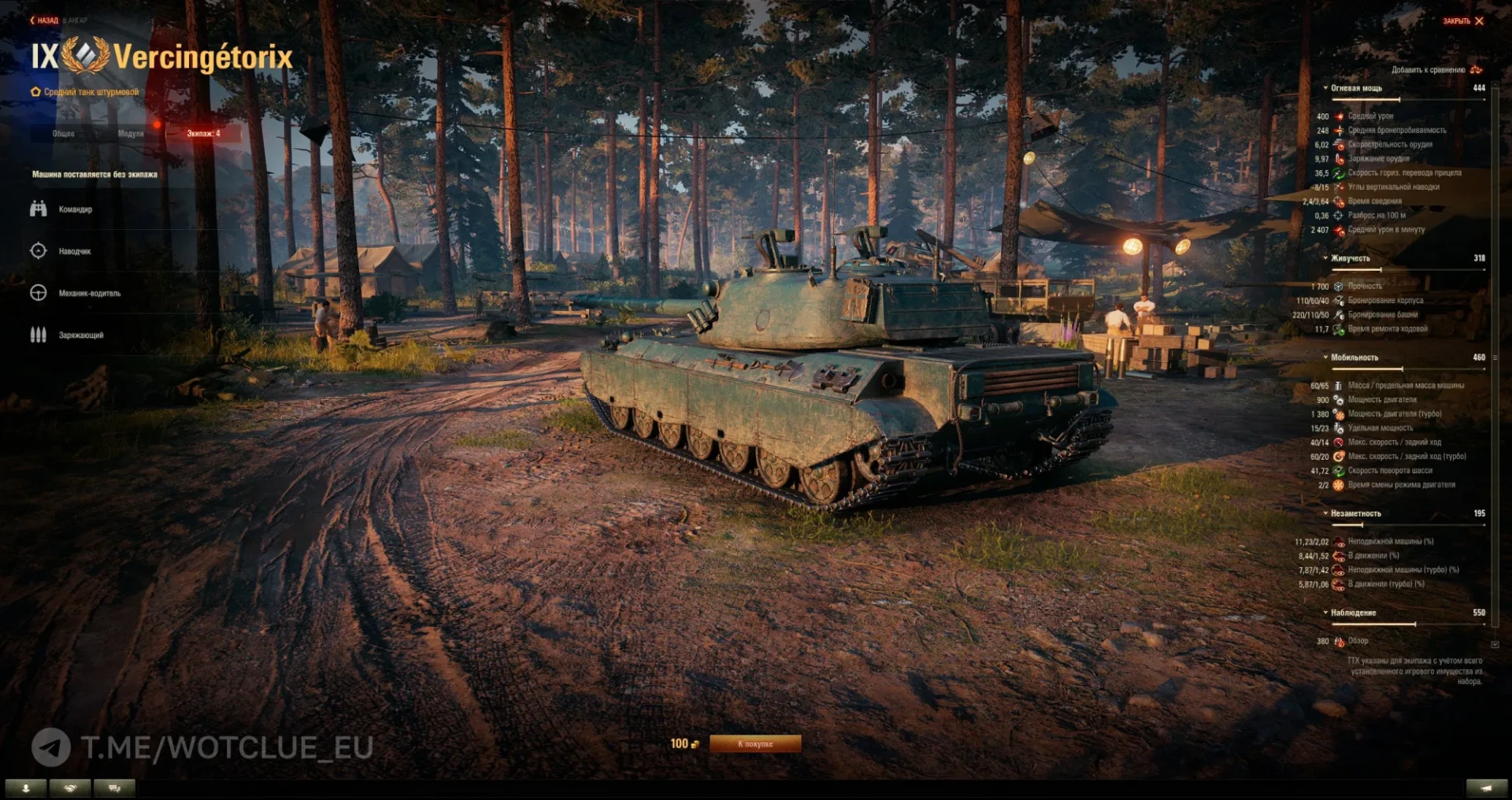The height and width of the screenshot is (800, 1512).
Task: Toggle the Мобильность stats section
Action: pyautogui.click(x=1354, y=357)
